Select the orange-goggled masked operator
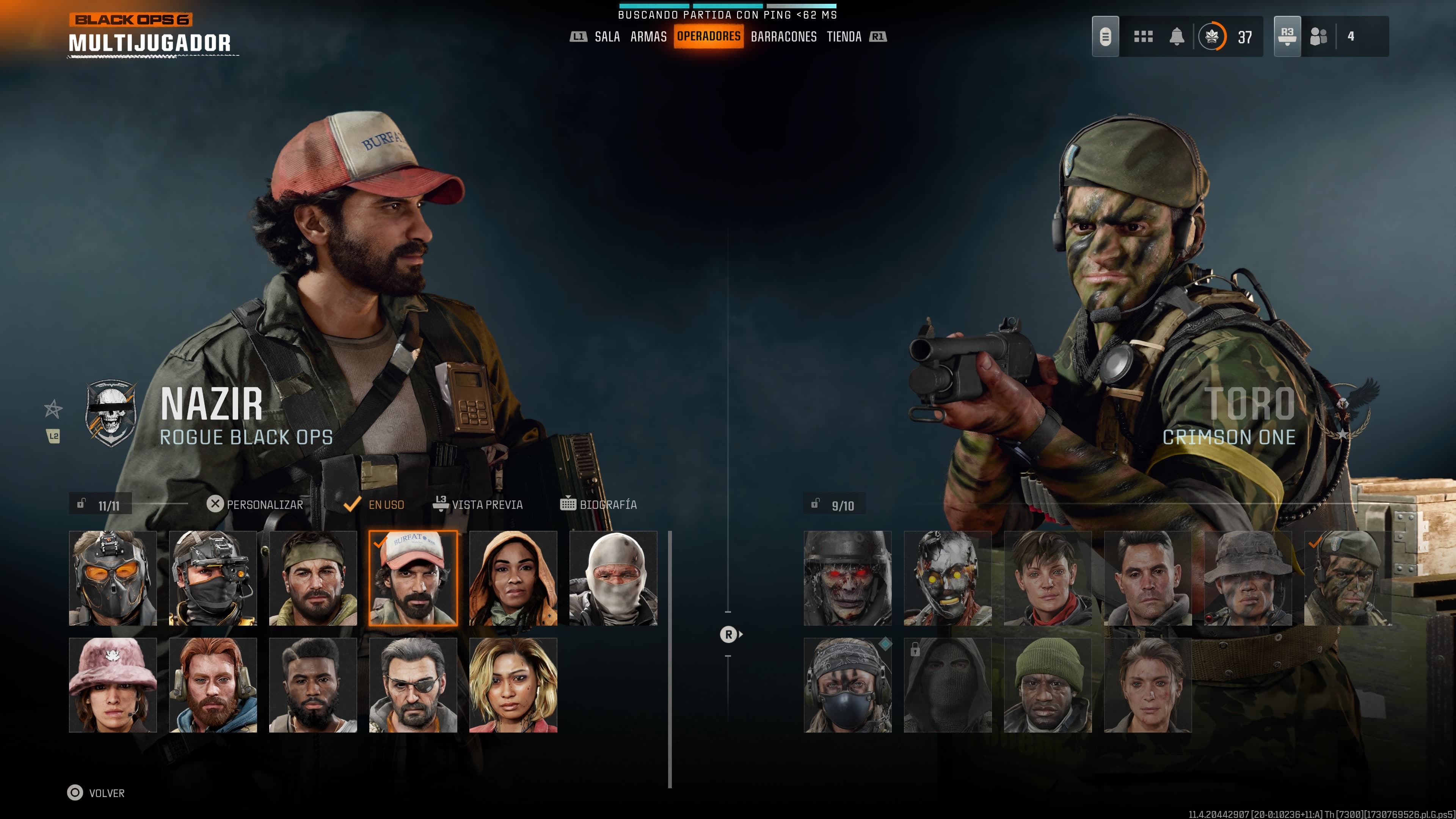1456x819 pixels. [x=113, y=577]
